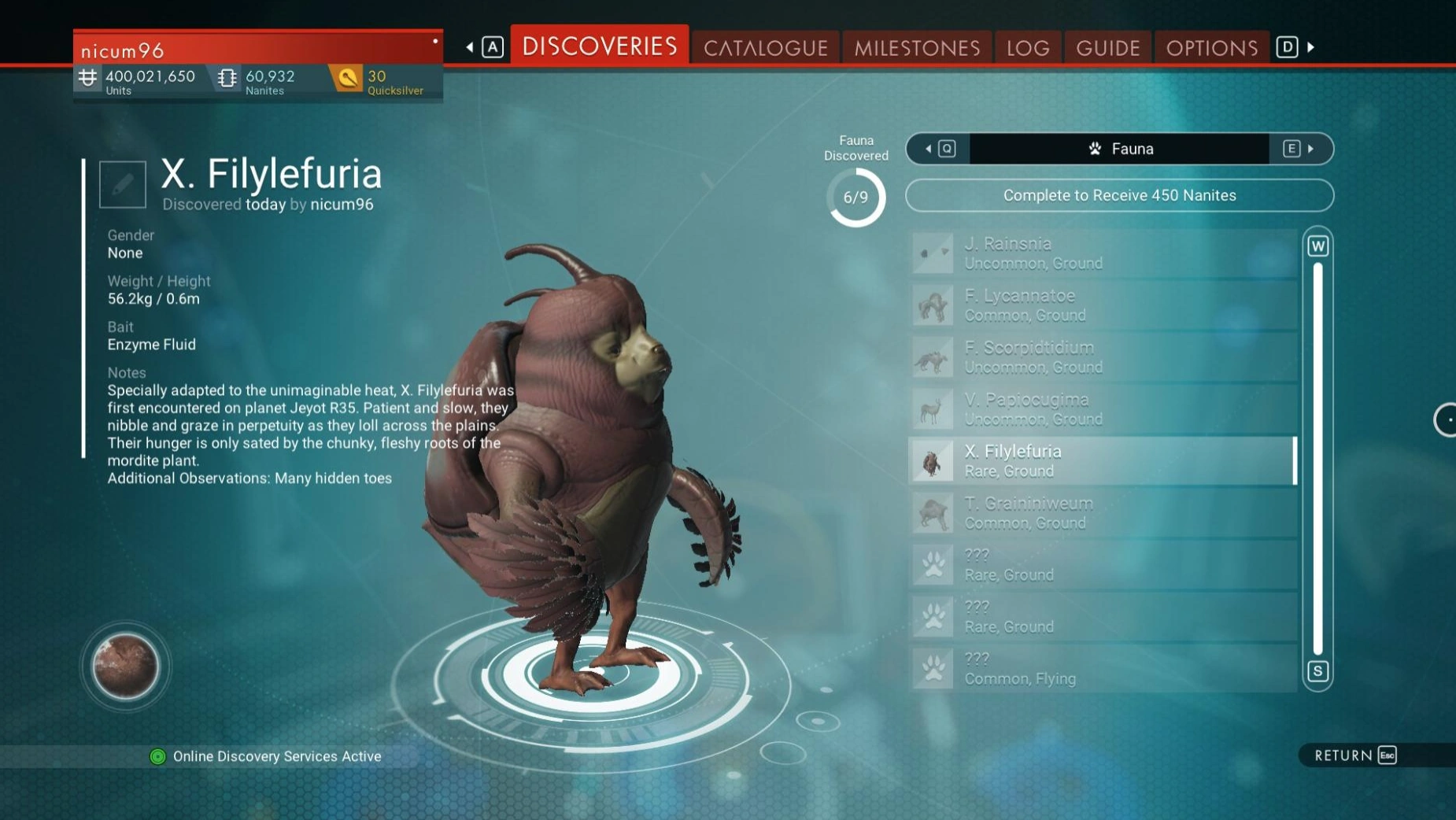Screen dimensions: 1456x820
Task: Rename X. Filylefuria with the pencil icon
Action: (123, 184)
